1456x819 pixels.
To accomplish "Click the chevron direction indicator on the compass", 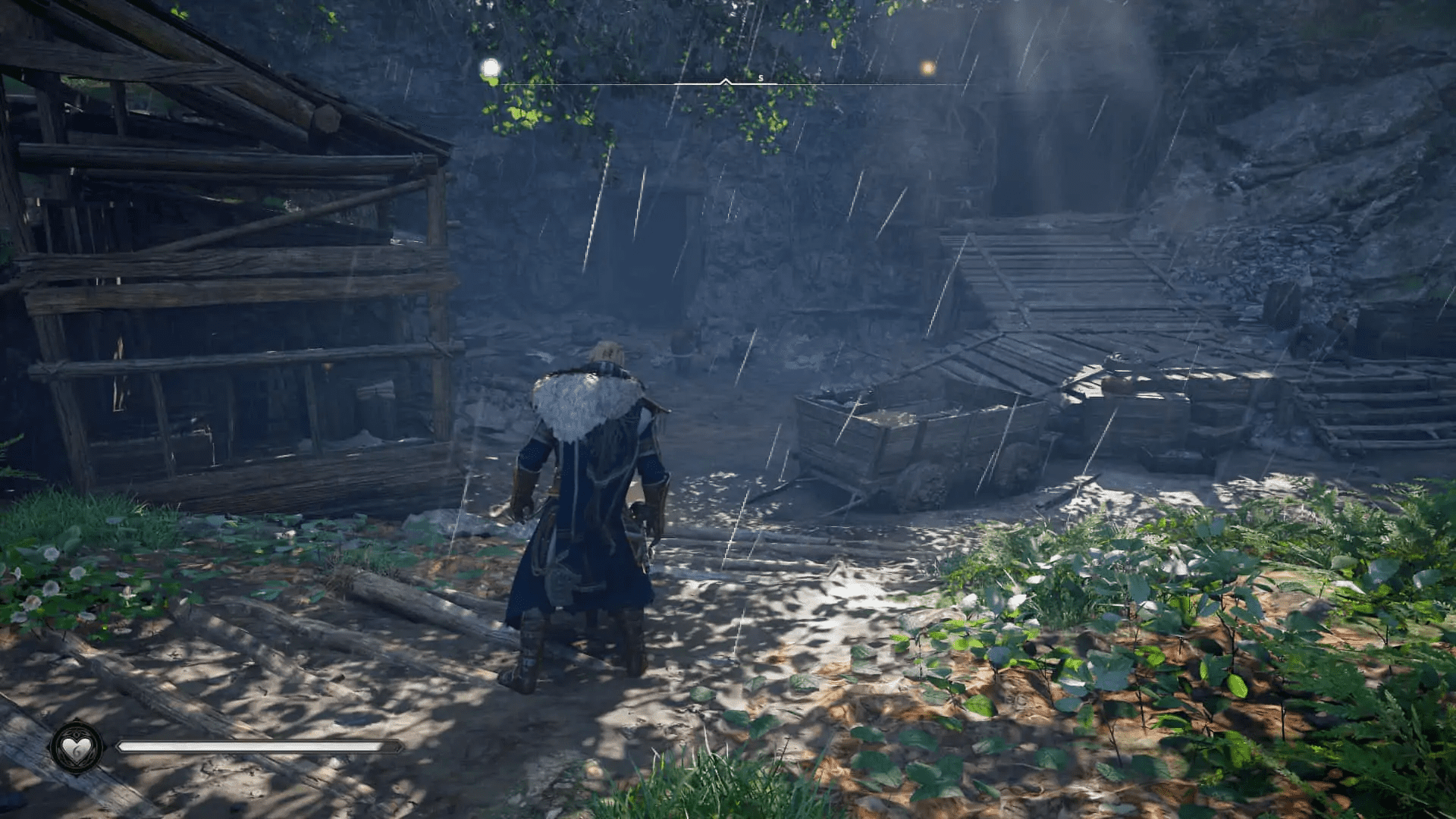I will coord(726,78).
